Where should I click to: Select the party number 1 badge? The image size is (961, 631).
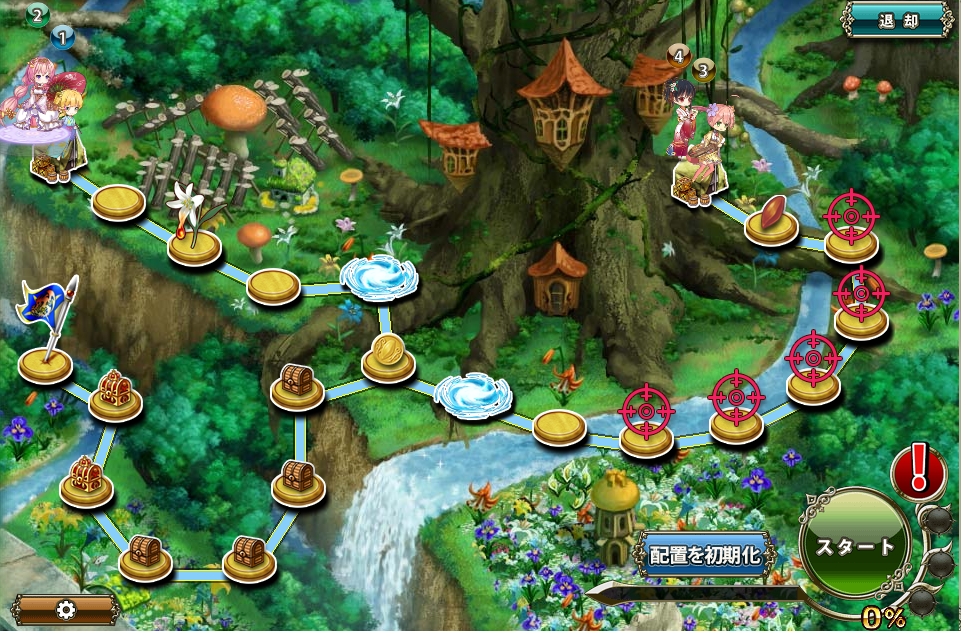(x=62, y=38)
